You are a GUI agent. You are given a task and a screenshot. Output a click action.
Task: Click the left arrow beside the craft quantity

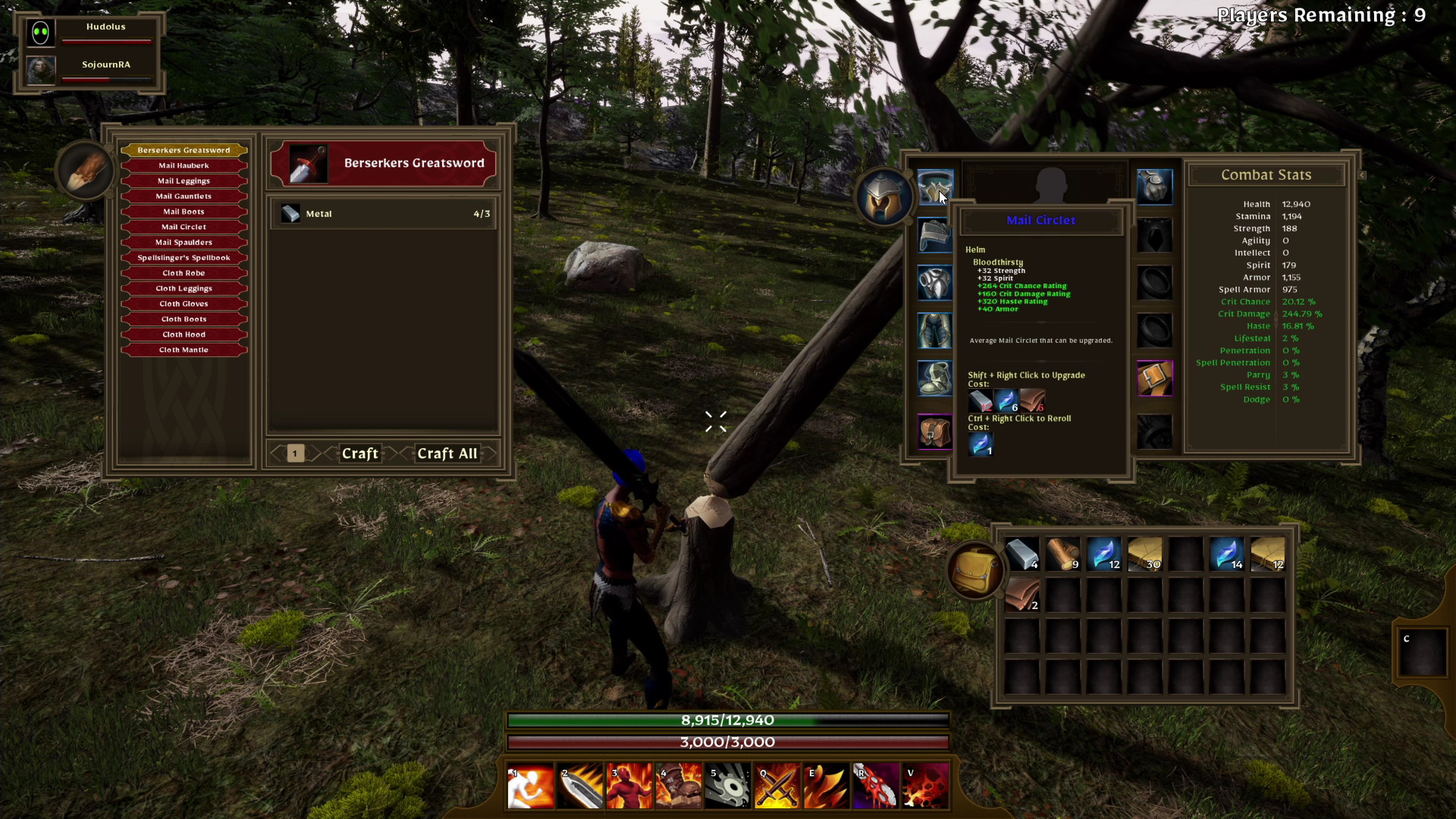click(278, 453)
